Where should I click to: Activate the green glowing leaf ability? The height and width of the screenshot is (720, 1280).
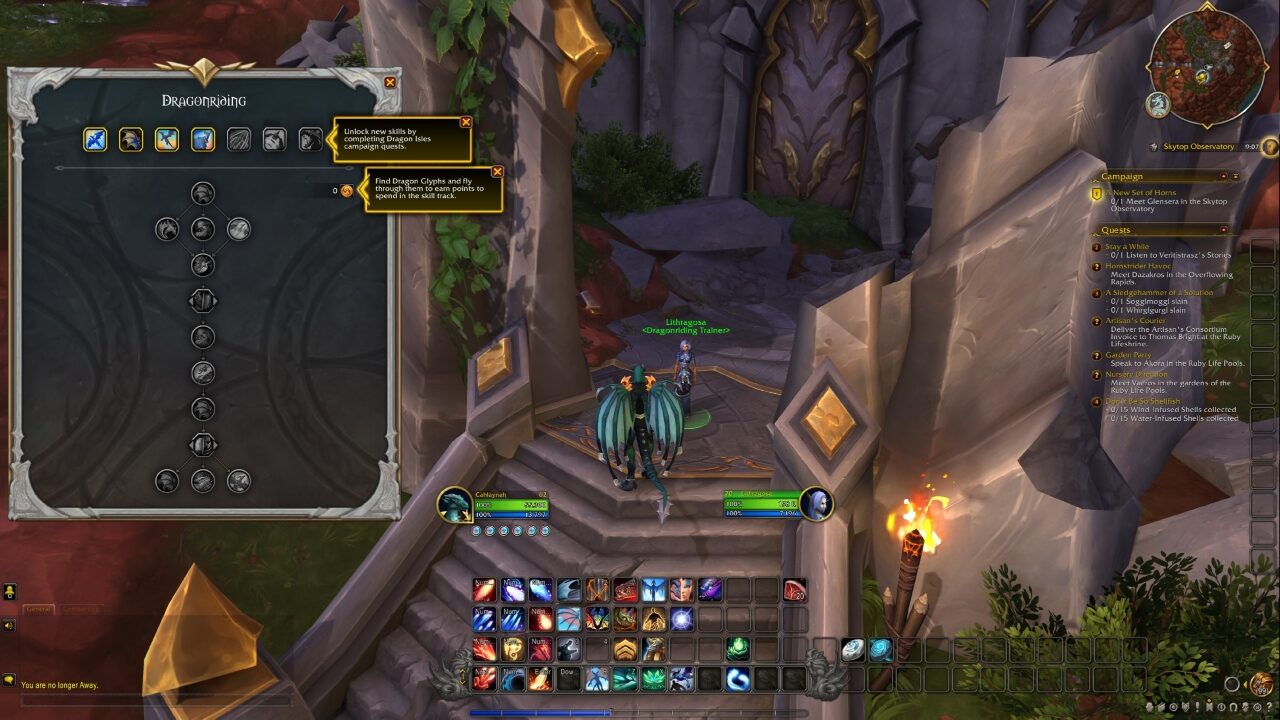(x=739, y=648)
